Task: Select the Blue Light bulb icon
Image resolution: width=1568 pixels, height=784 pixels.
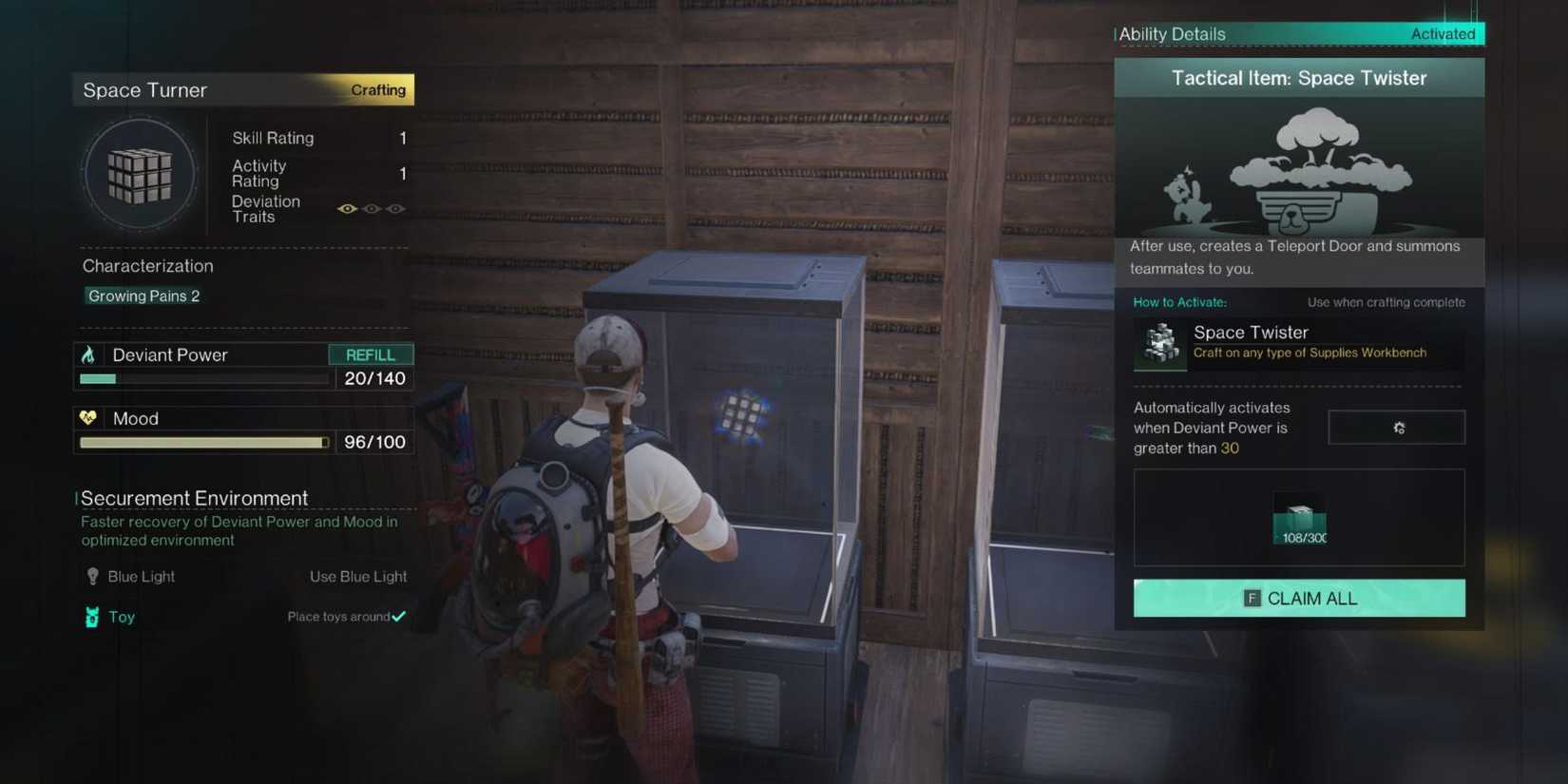Action: coord(91,576)
